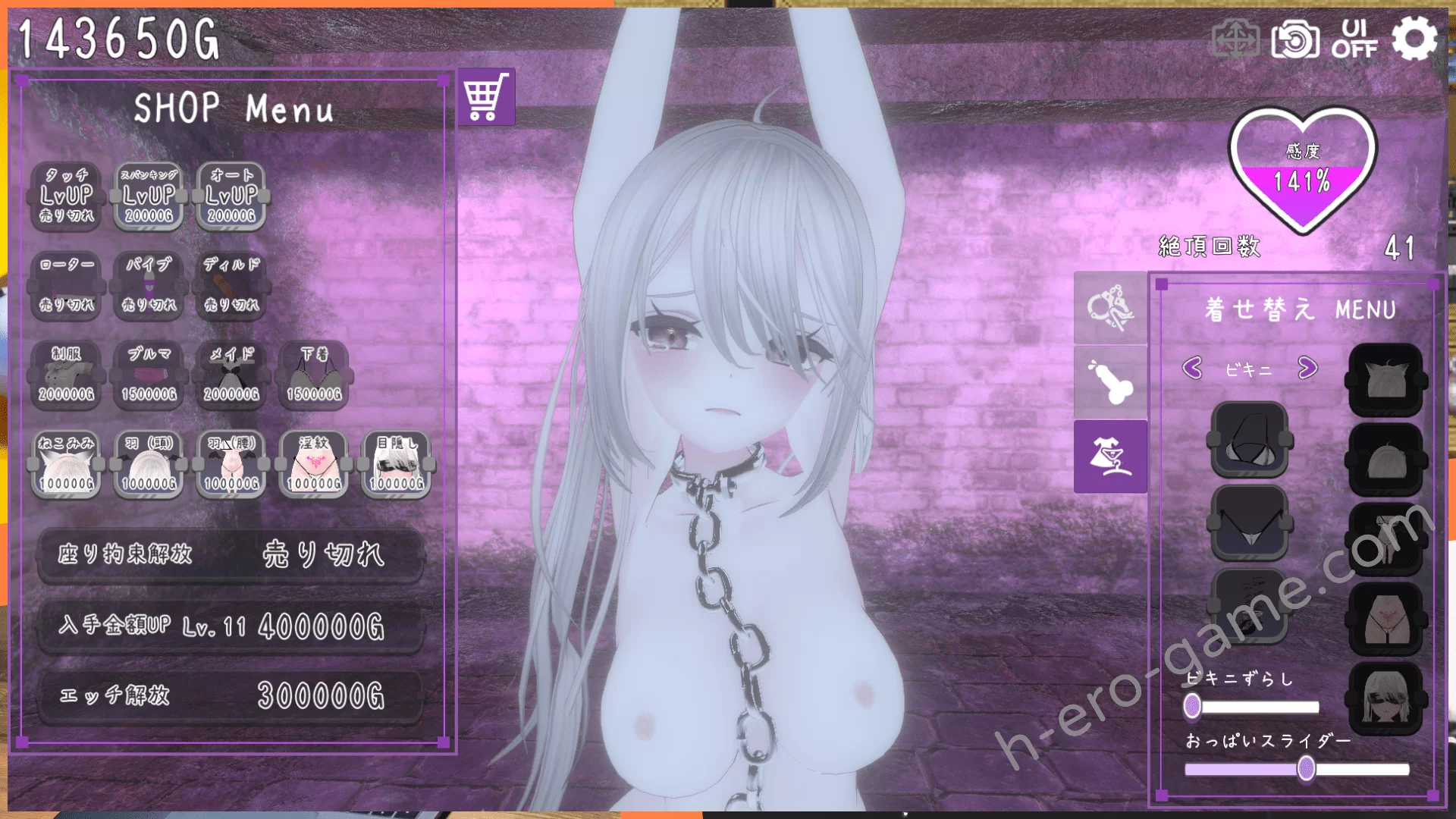Open the gear settings menu
Screen dimensions: 1456x819
point(1414,39)
